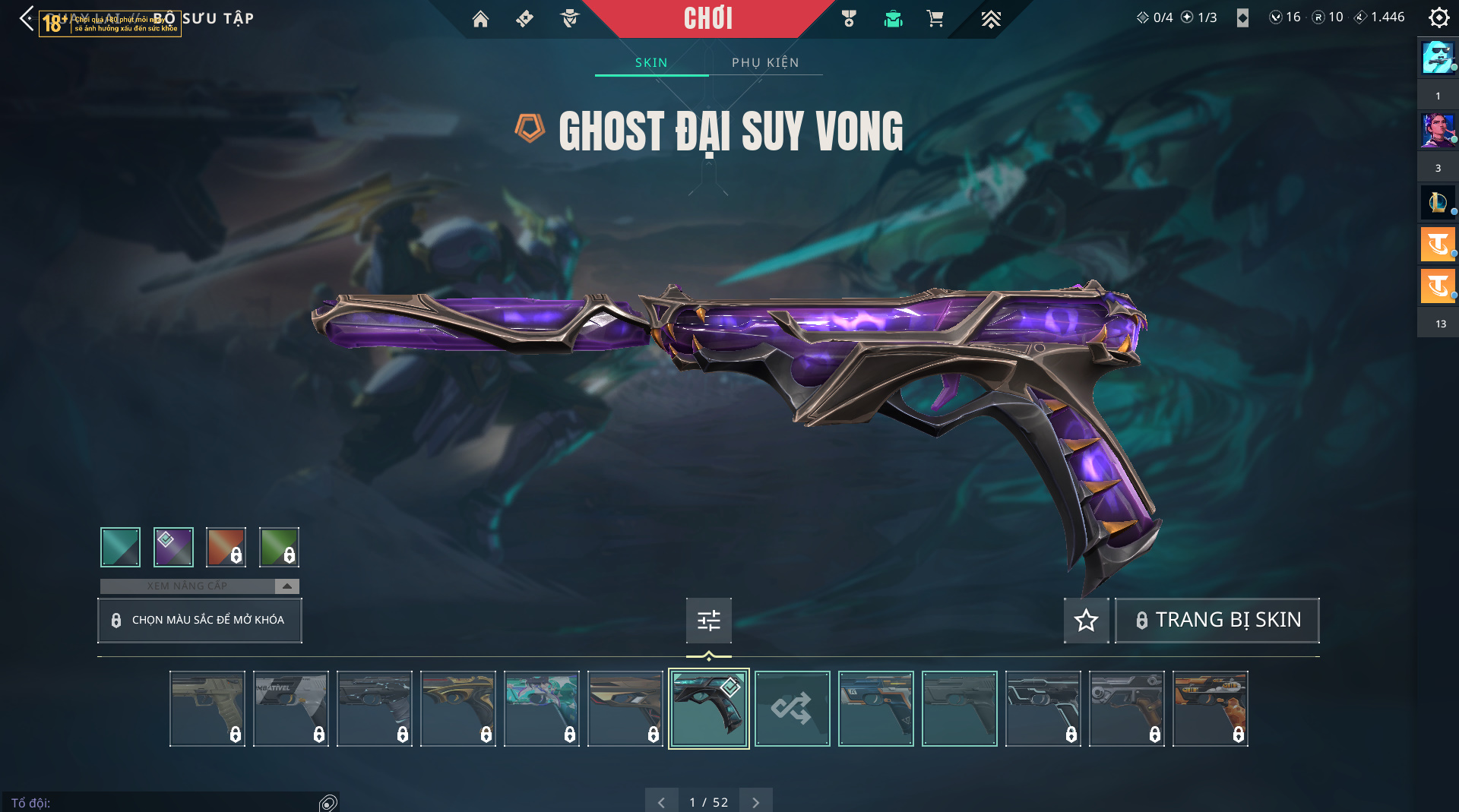Open the store shopping cart icon
1459x812 pixels.
(935, 19)
